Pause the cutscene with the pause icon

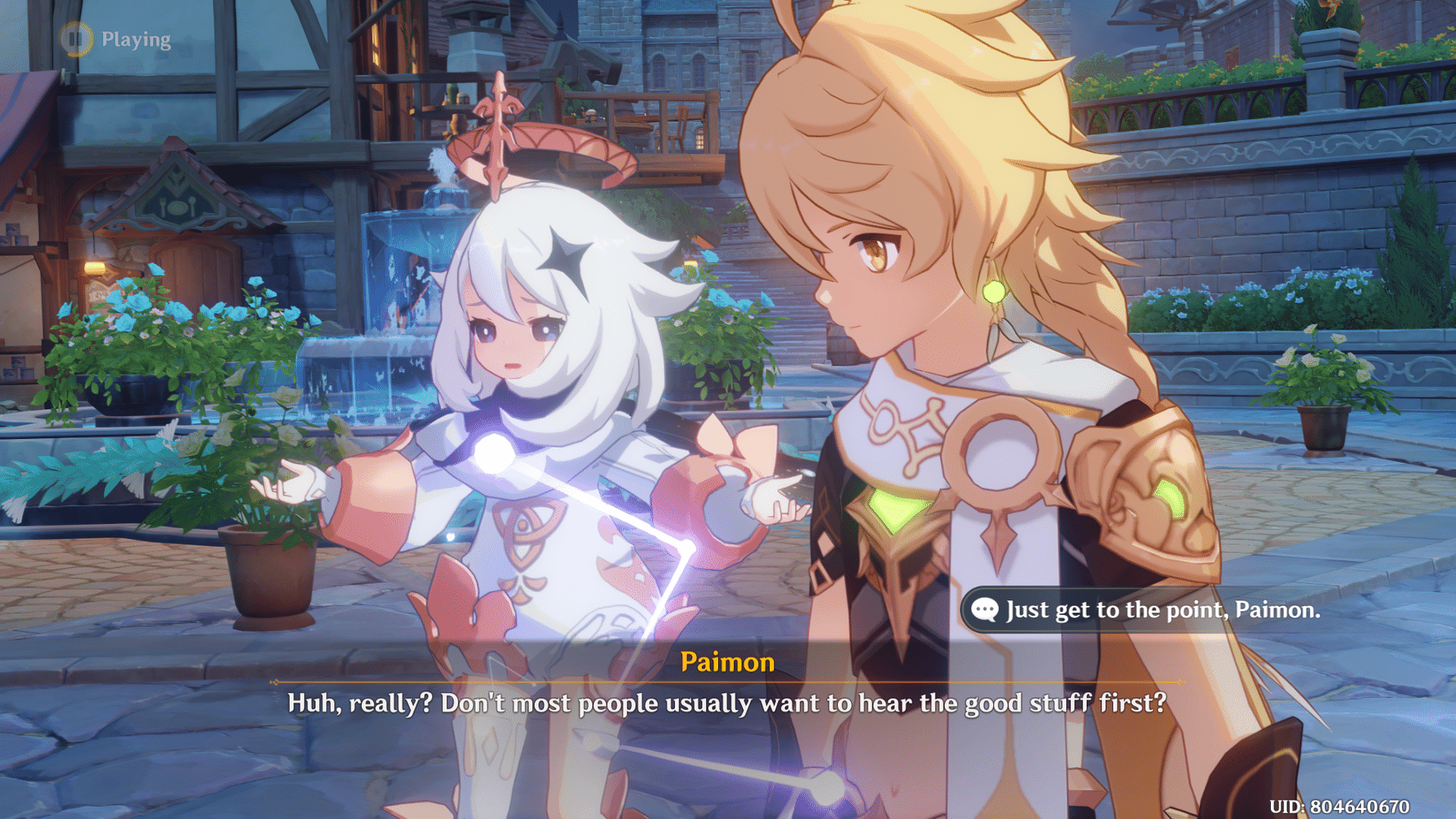coord(75,37)
